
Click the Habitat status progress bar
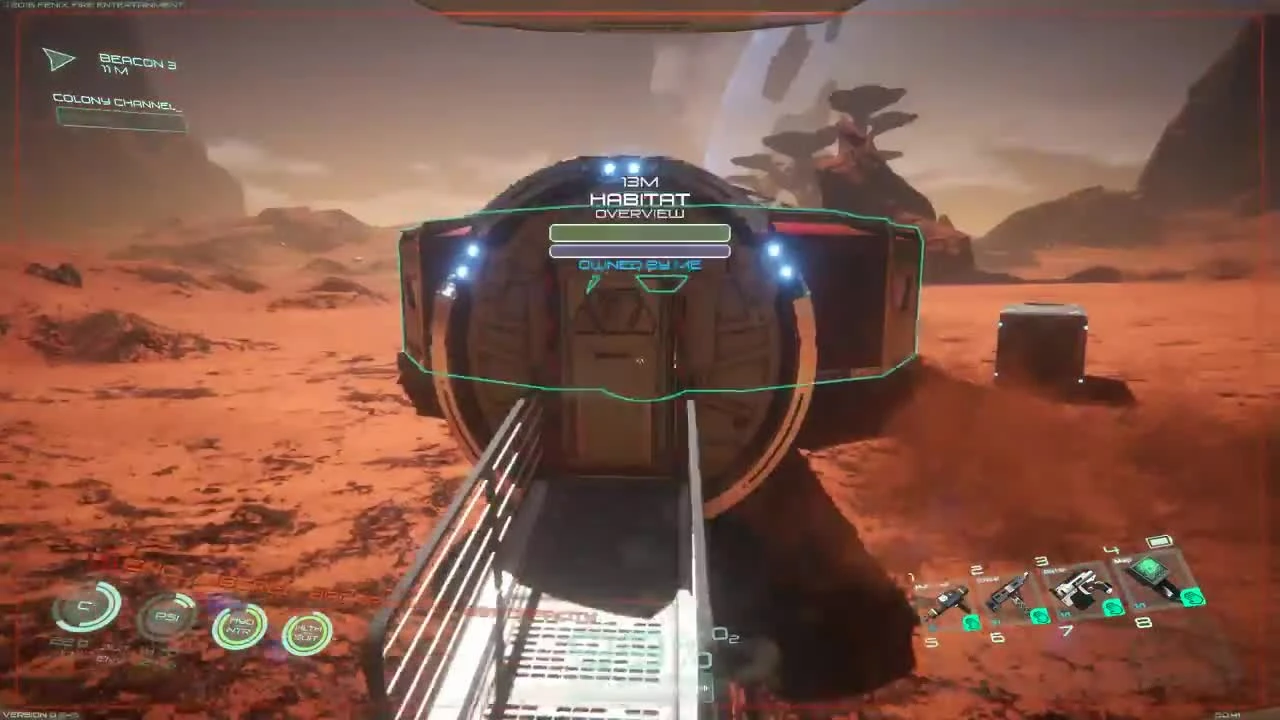pos(640,233)
